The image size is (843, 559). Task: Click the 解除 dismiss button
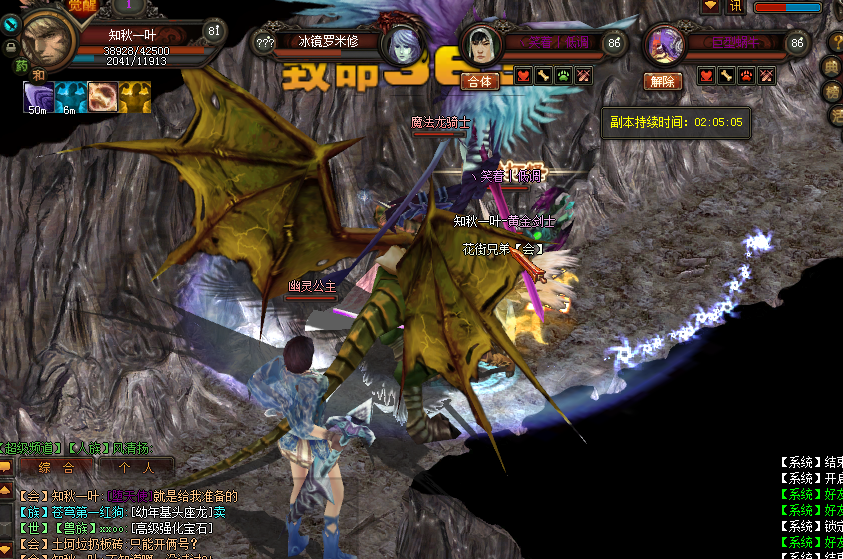(664, 81)
